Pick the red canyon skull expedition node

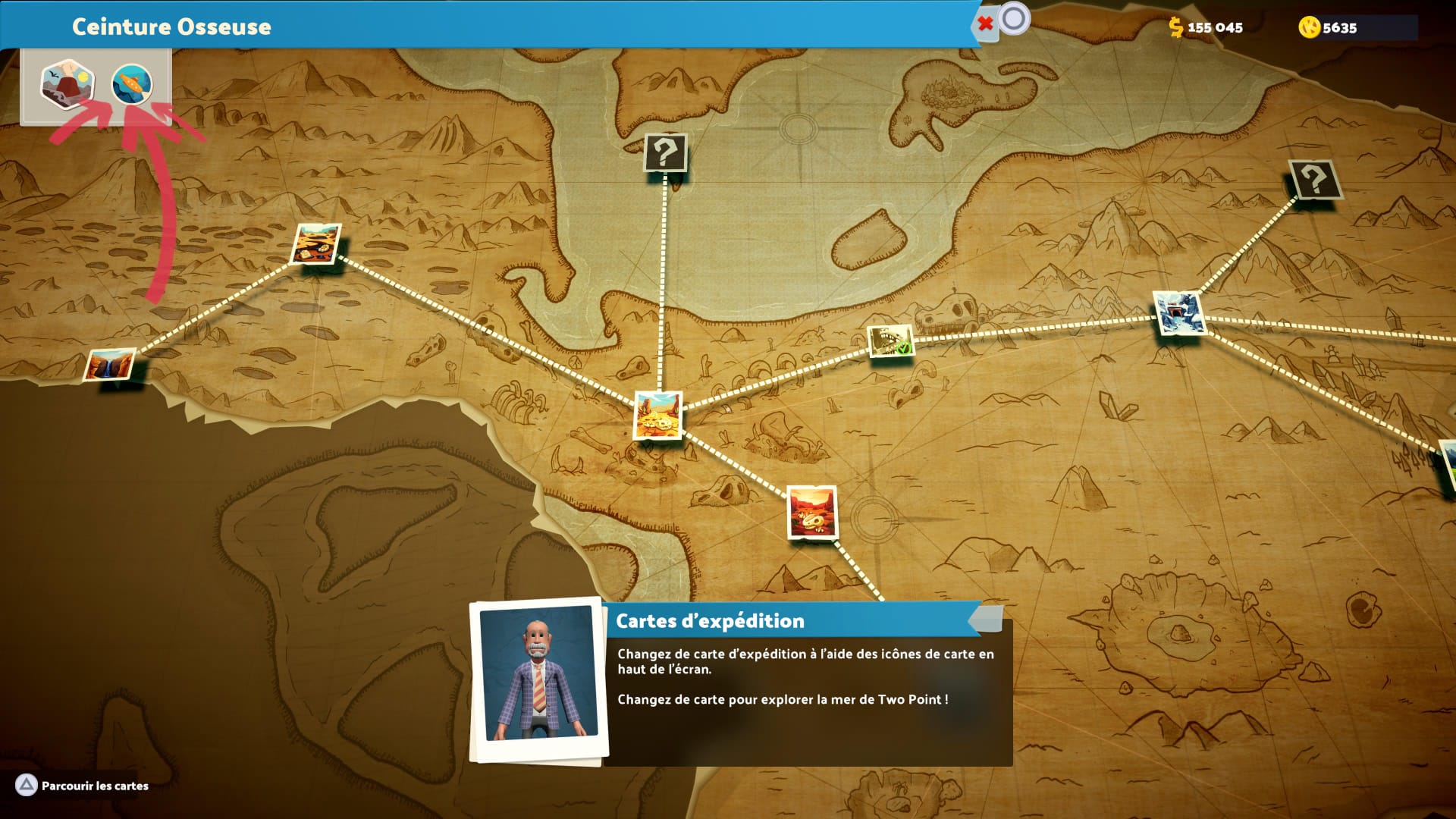(812, 512)
